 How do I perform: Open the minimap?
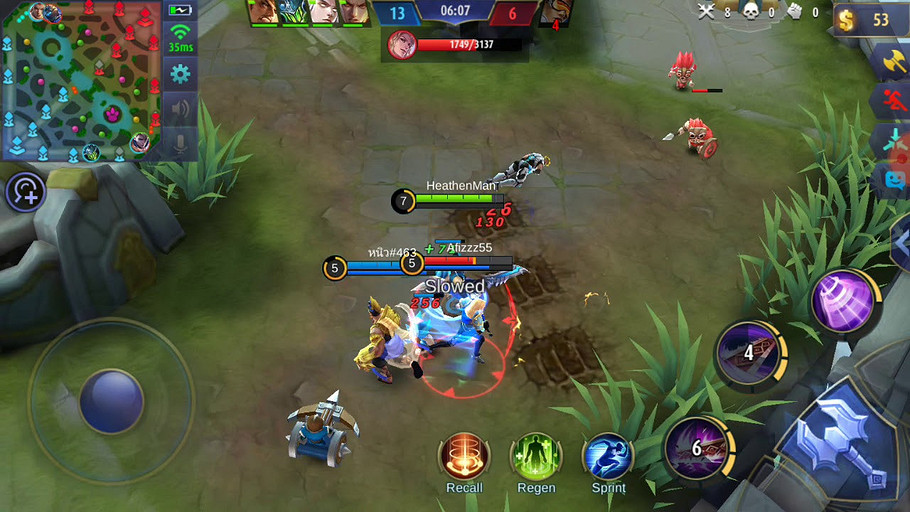(82, 80)
